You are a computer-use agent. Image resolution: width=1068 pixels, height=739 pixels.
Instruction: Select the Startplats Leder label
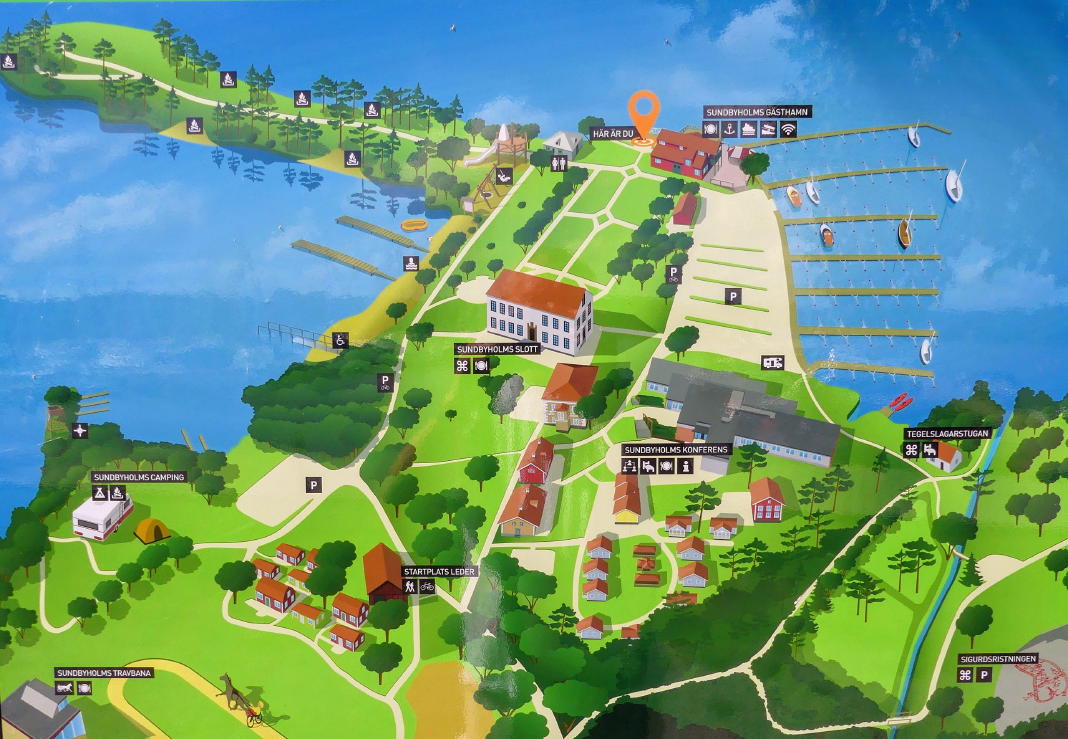[x=439, y=571]
